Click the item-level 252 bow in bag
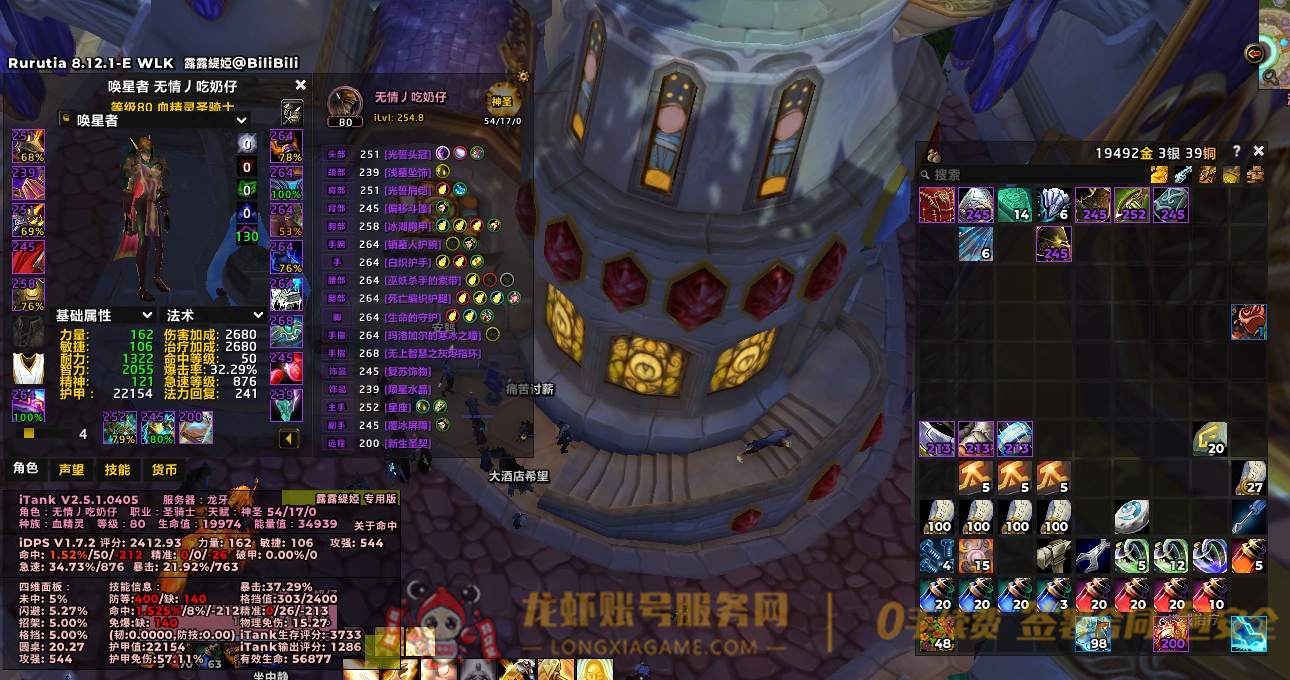Screen dimensions: 1290x680 point(1131,205)
